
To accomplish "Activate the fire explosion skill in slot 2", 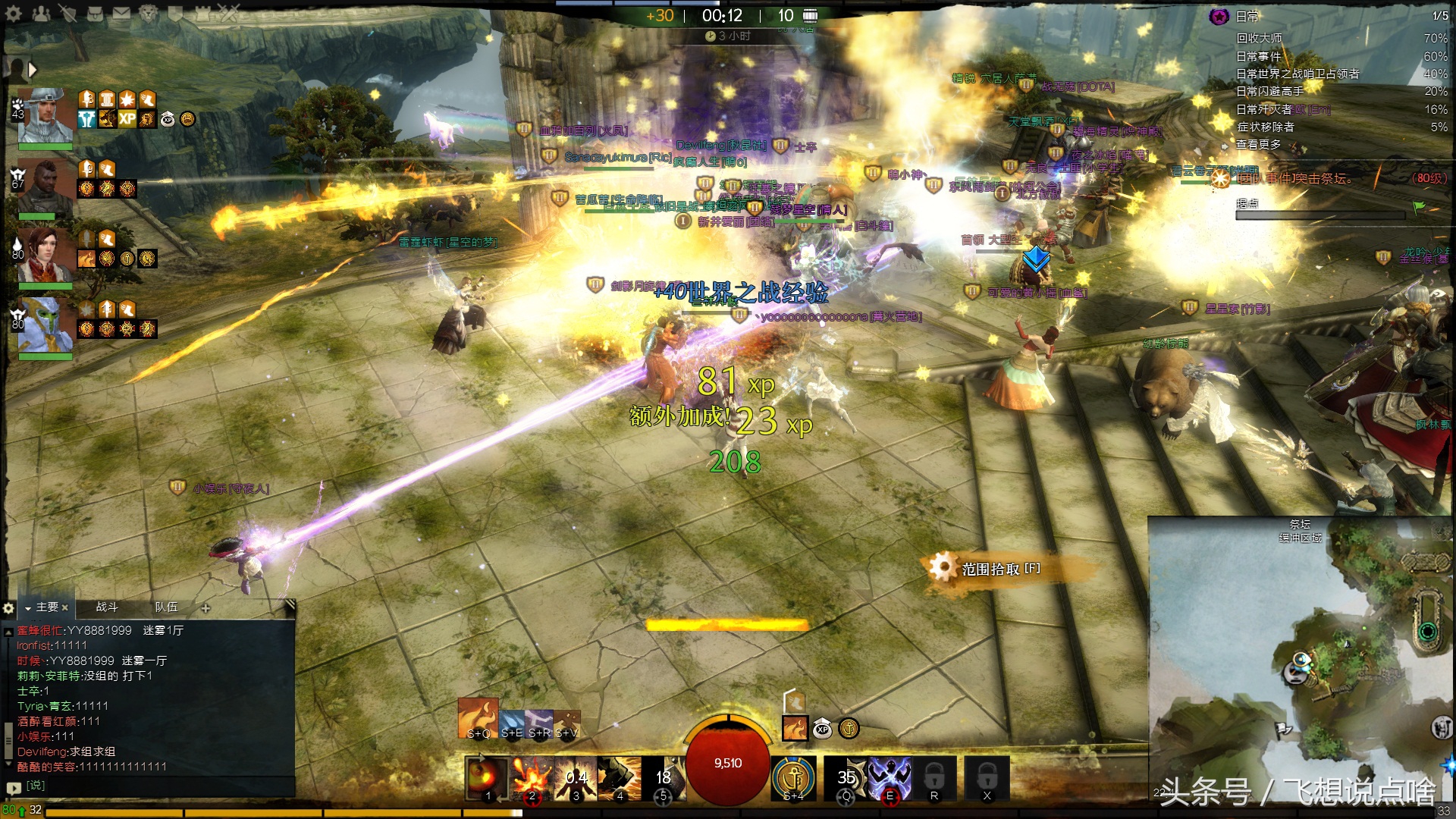I will tap(531, 777).
